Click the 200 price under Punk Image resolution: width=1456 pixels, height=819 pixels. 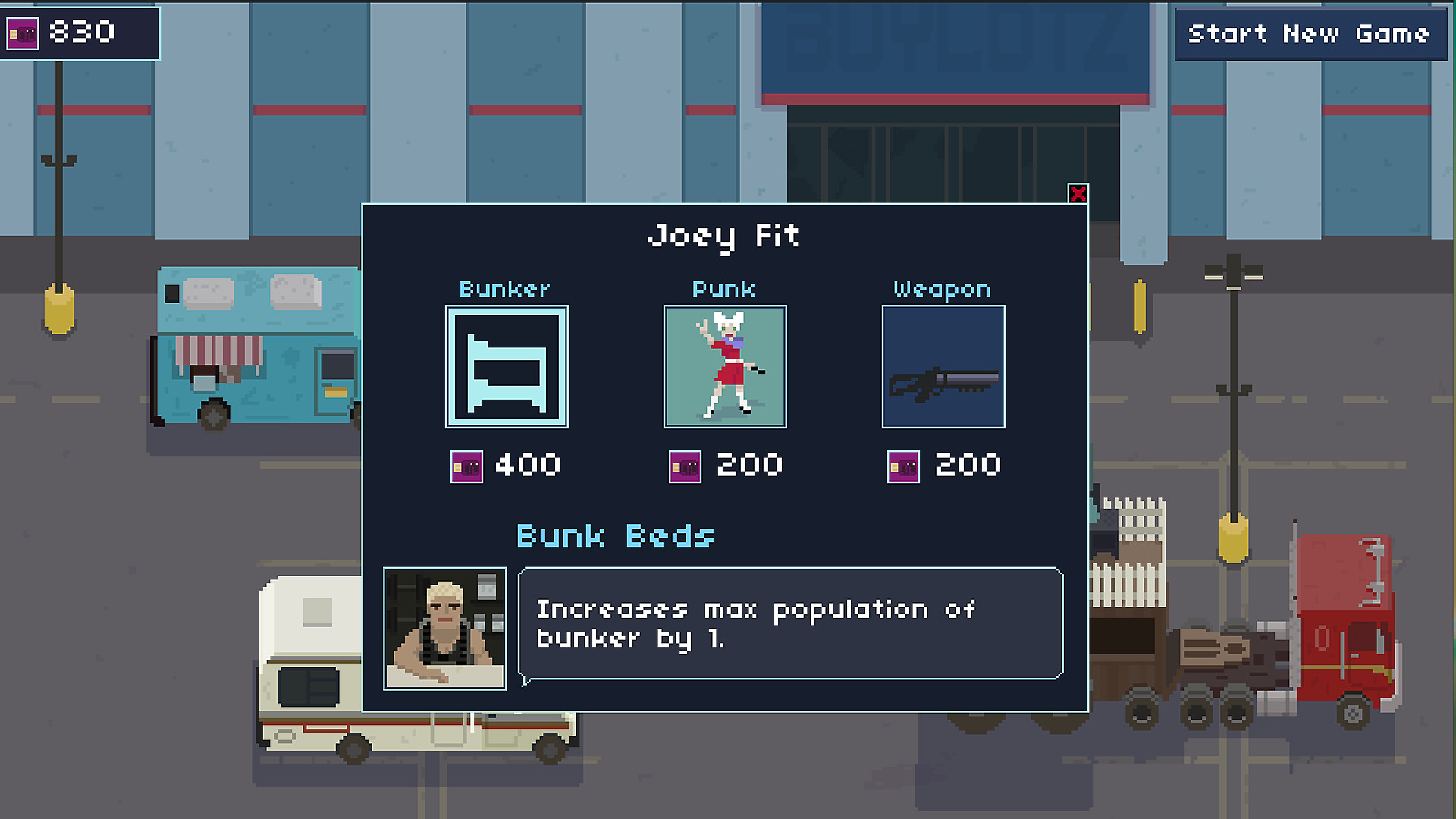coord(749,466)
